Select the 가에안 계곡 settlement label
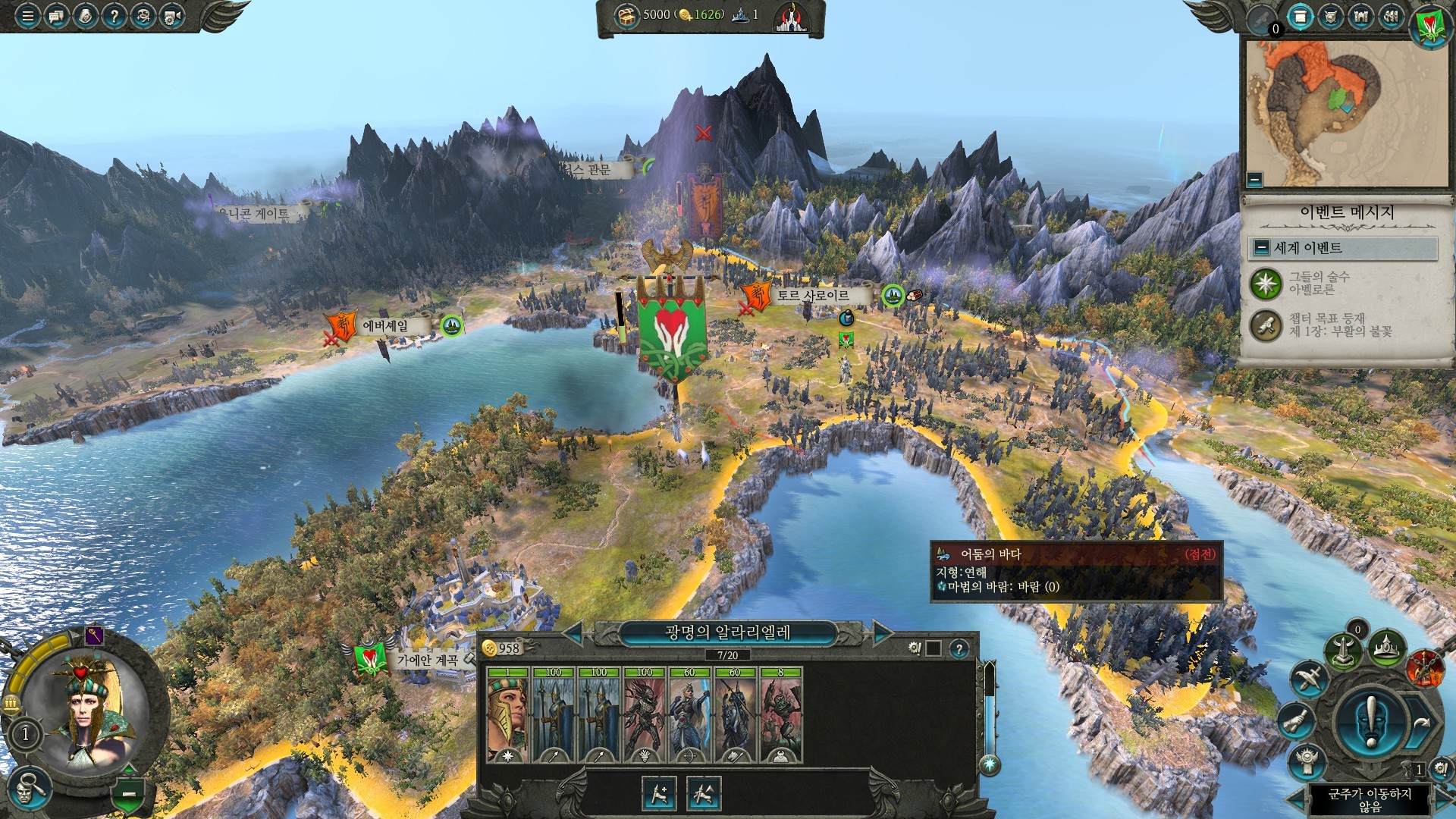 (x=427, y=661)
